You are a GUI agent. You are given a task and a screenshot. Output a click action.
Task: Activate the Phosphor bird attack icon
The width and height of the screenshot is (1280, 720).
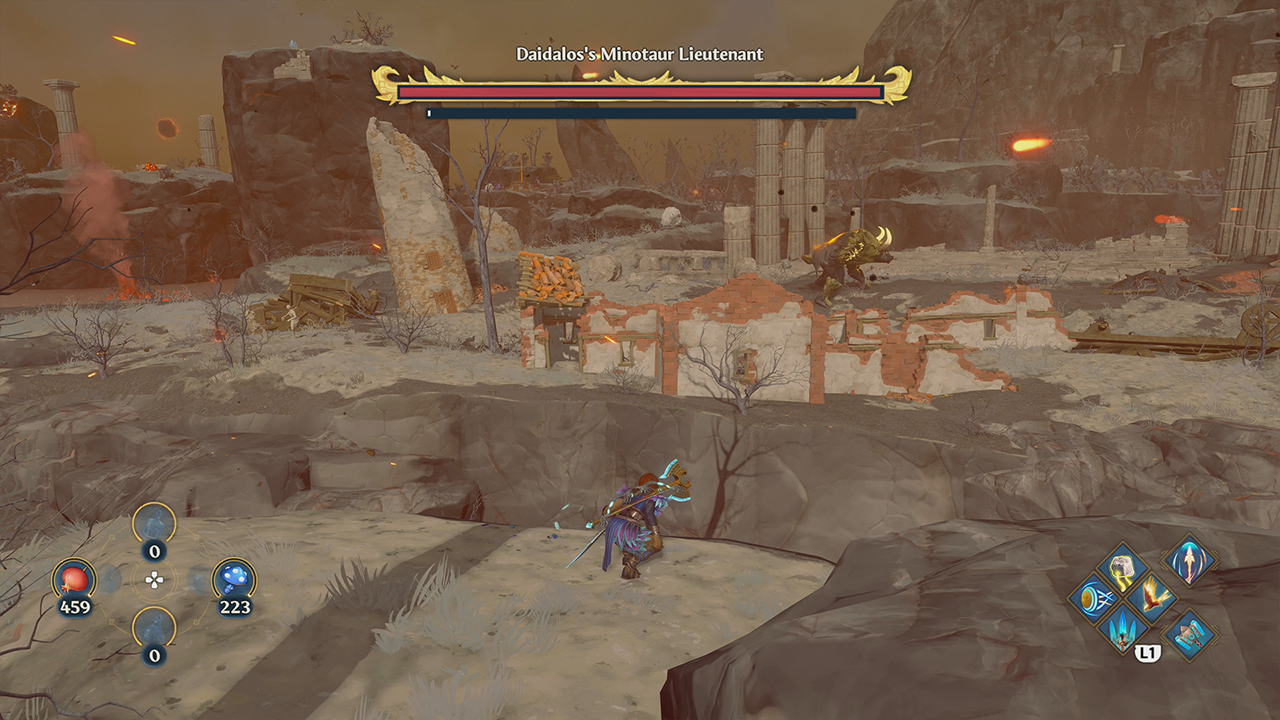[x=1152, y=595]
